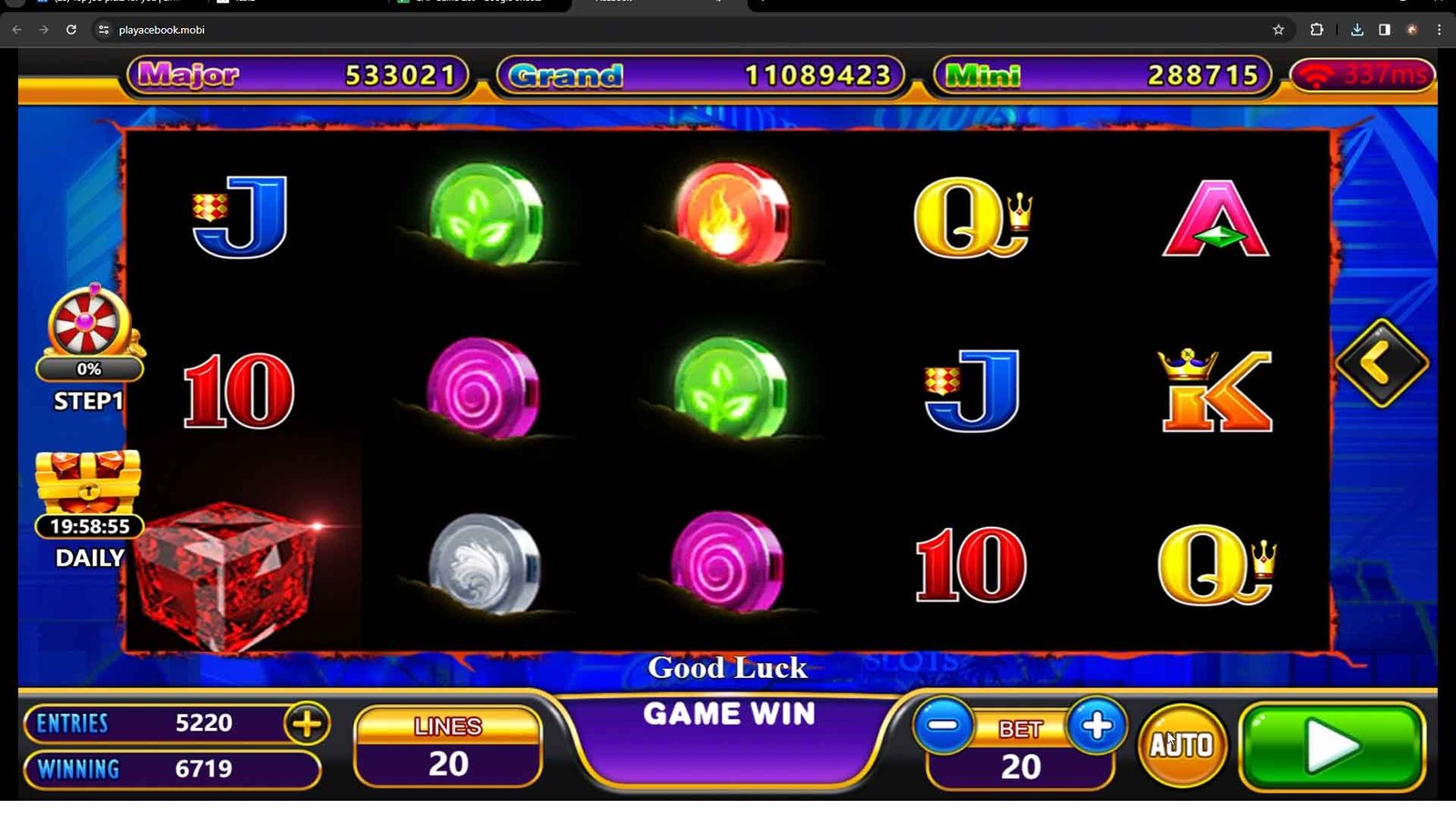The height and width of the screenshot is (819, 1456).
Task: Decrease the bet with the blue minus
Action: tap(944, 726)
